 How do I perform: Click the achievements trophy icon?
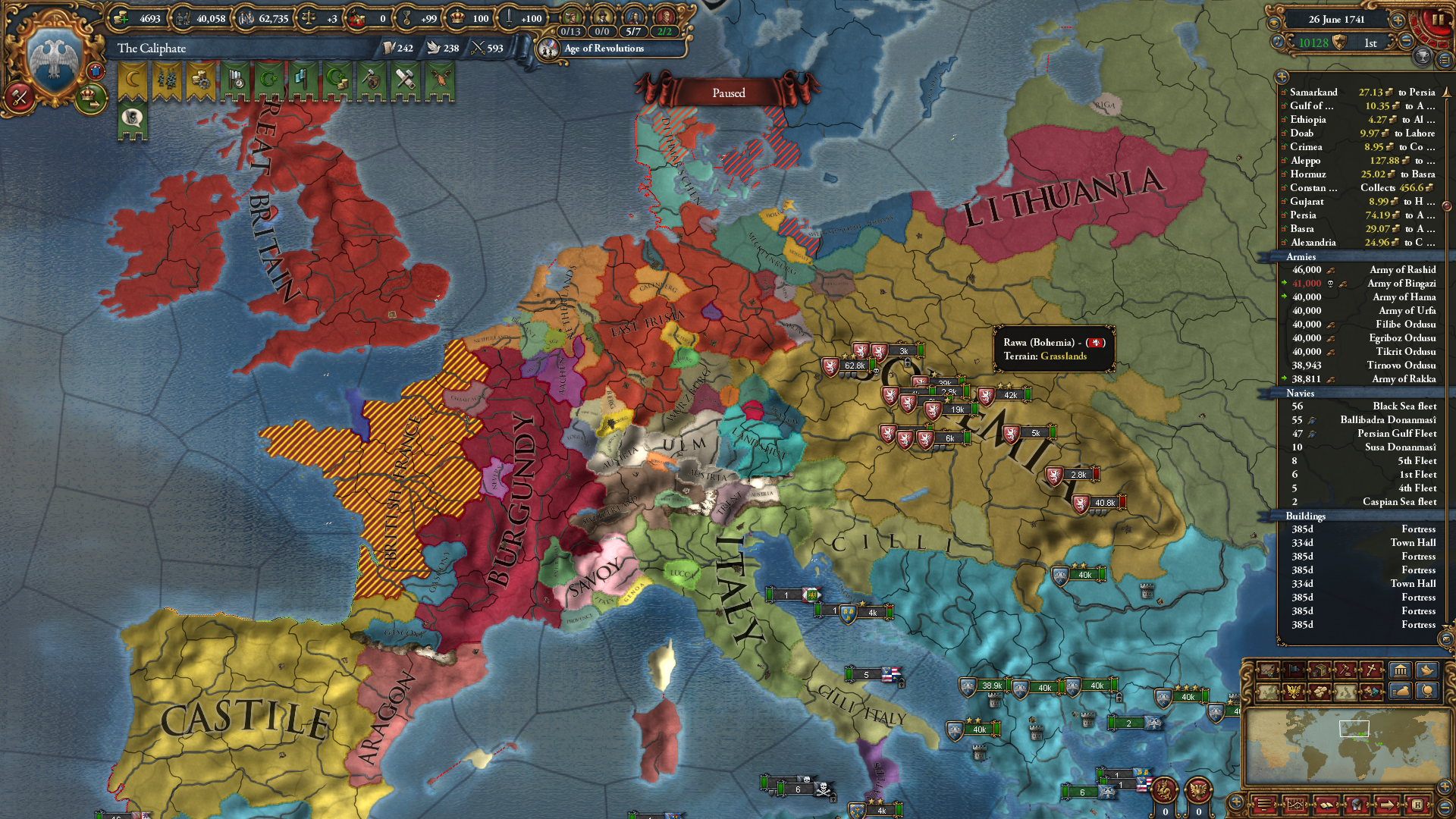click(x=1423, y=58)
